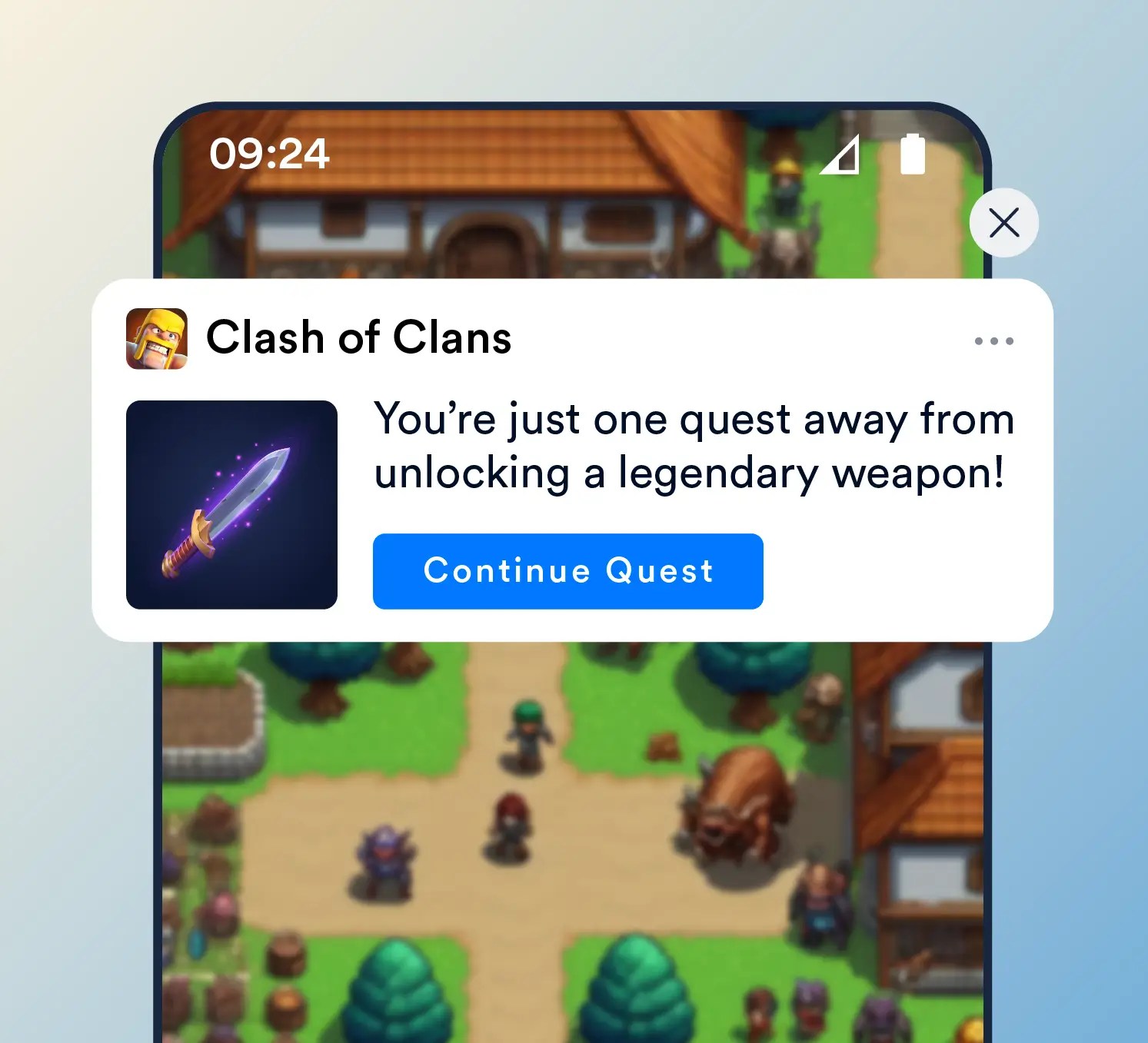The height and width of the screenshot is (1043, 1148).
Task: Tap the clock showing 09:24
Action: (x=271, y=154)
